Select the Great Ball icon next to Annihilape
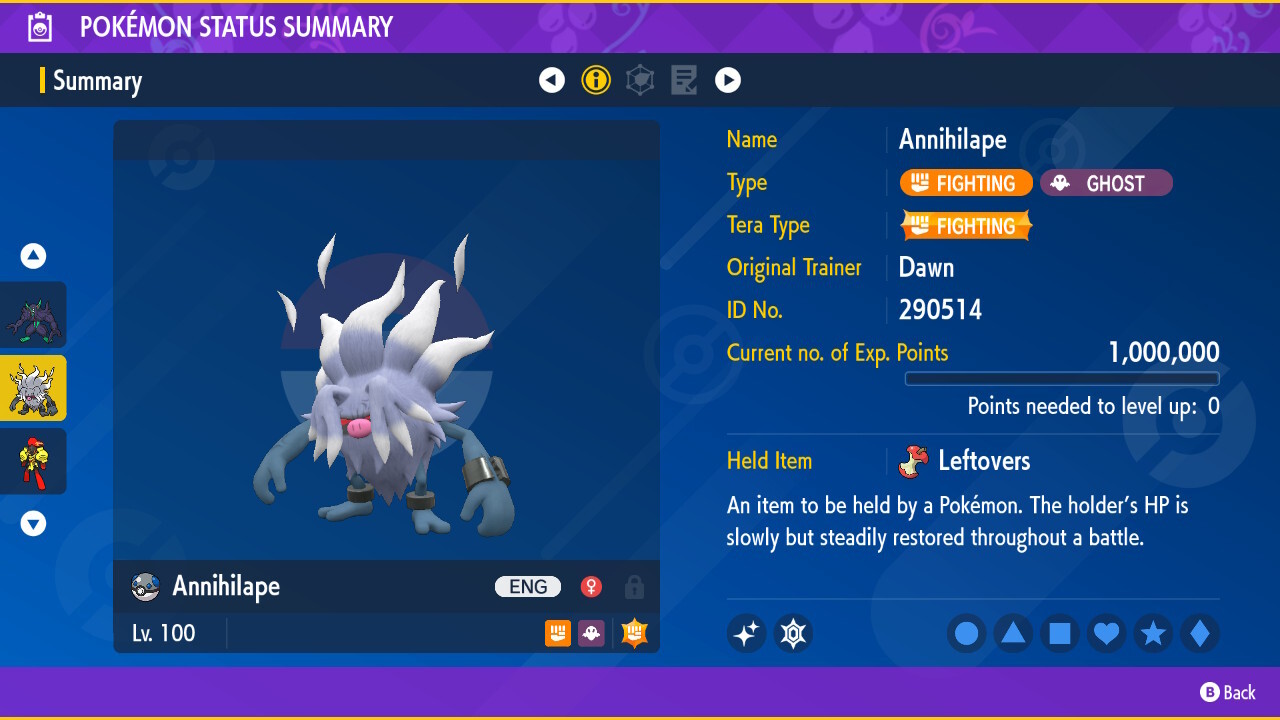Viewport: 1280px width, 720px height. pos(144,587)
